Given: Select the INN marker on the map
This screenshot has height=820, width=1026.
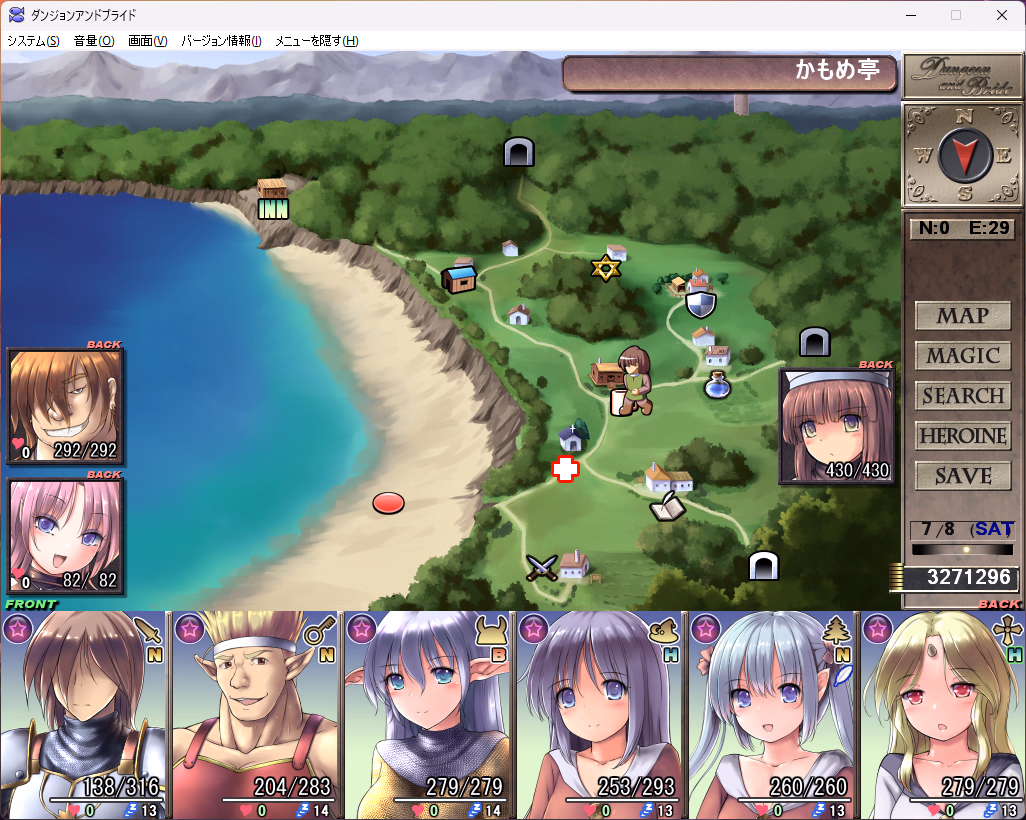Looking at the screenshot, I should [273, 208].
